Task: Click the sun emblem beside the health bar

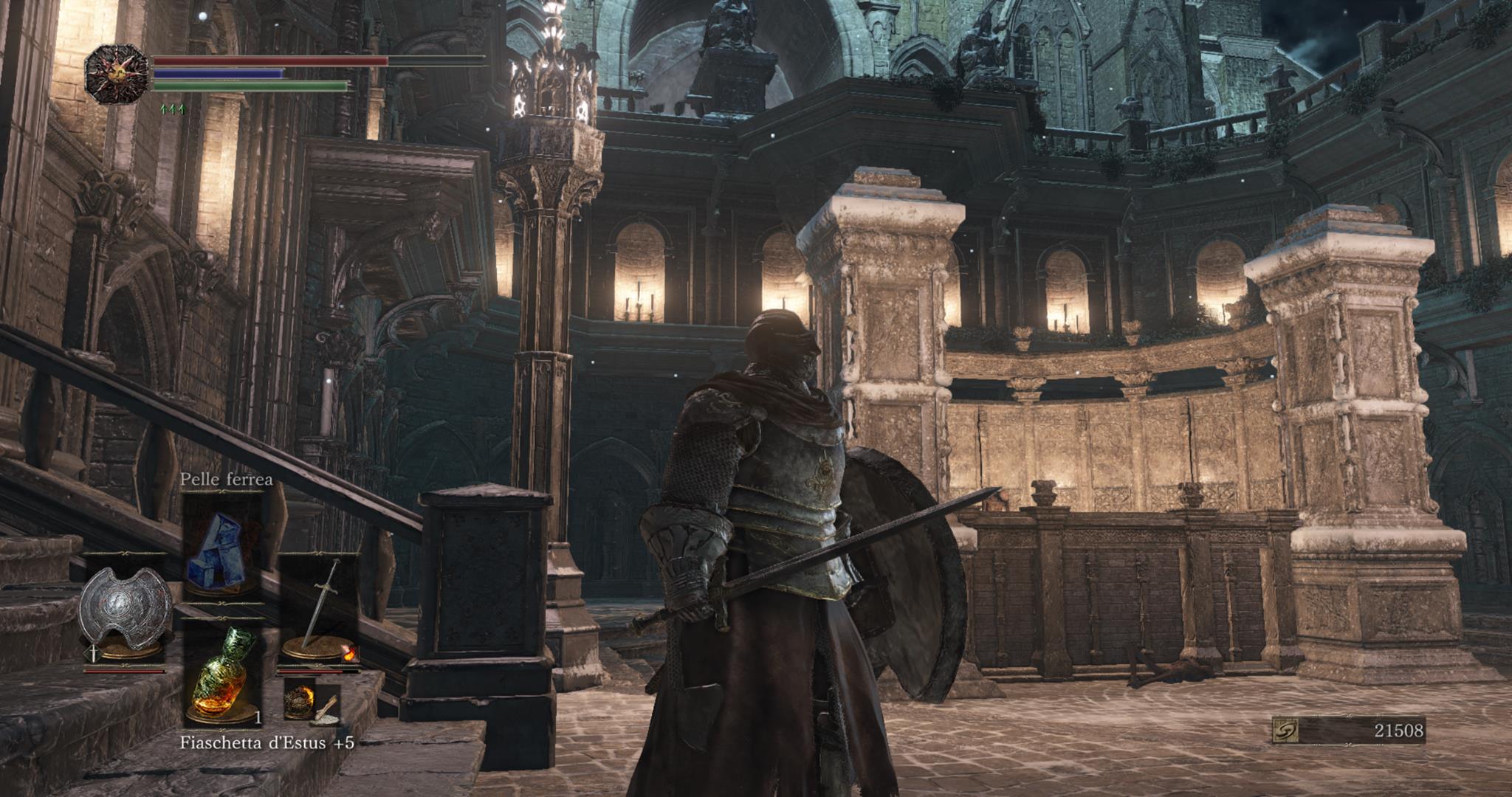Action: [x=117, y=73]
